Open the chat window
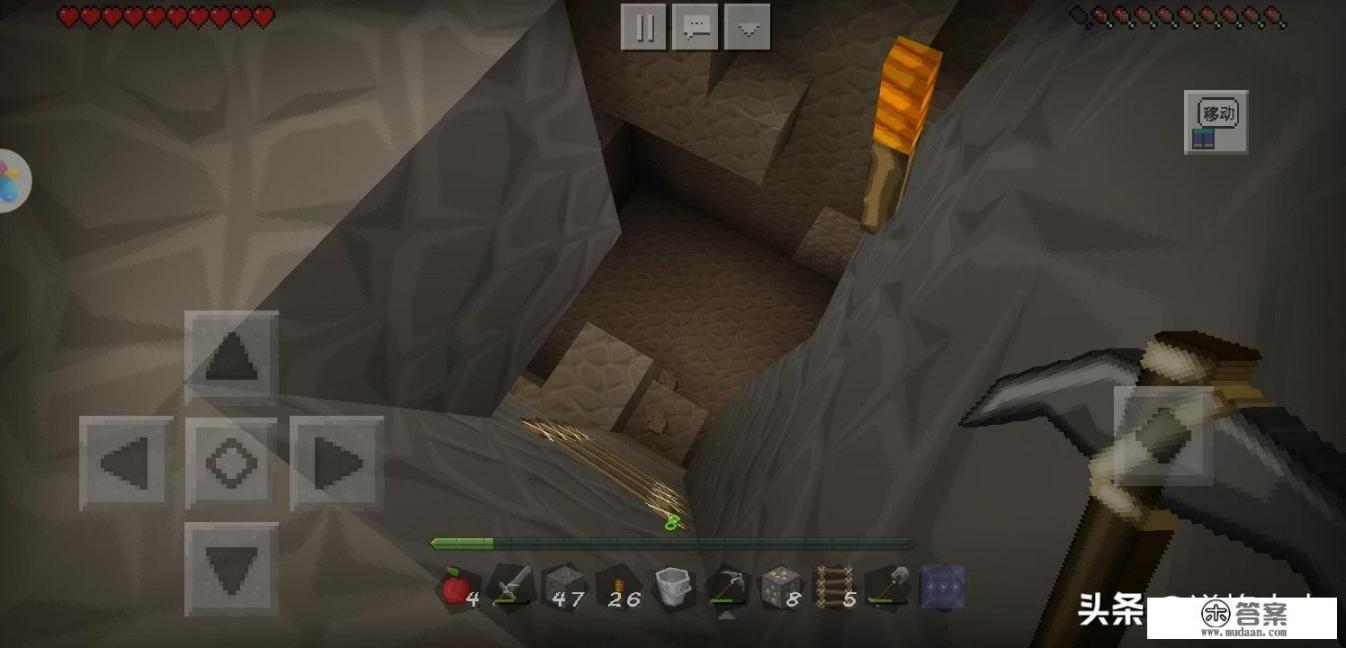The height and width of the screenshot is (648, 1346). pos(695,27)
